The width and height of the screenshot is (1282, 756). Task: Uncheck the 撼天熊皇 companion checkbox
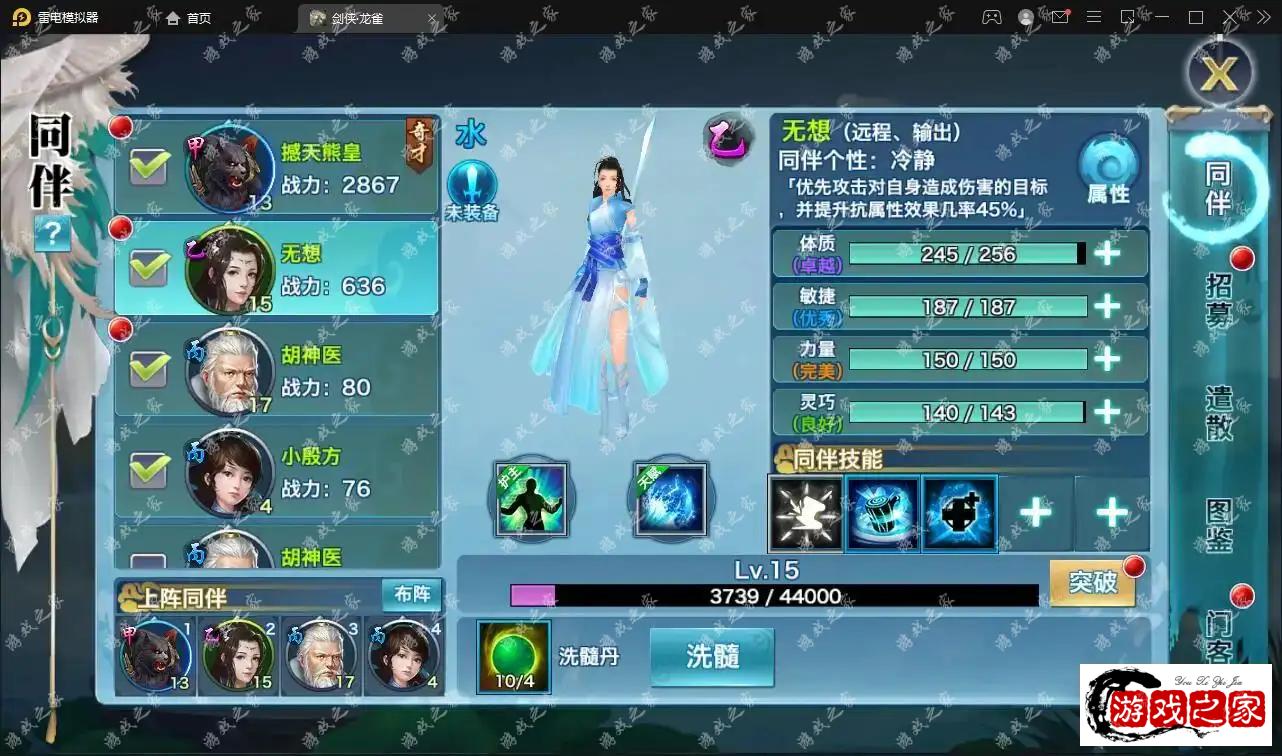(x=148, y=166)
